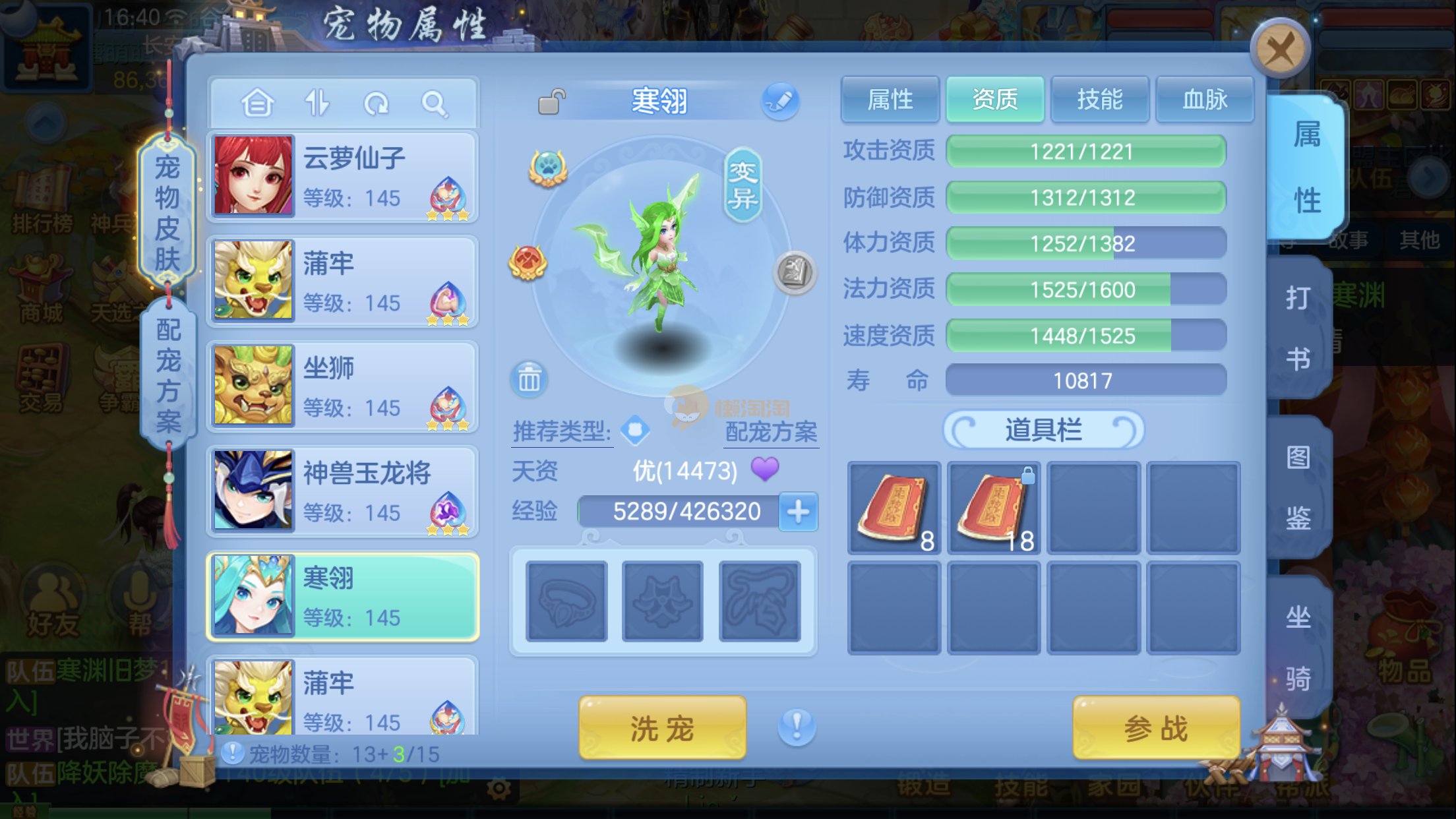Click the 变异 mutation badge
Screen dimensions: 1456x819
coord(743,185)
